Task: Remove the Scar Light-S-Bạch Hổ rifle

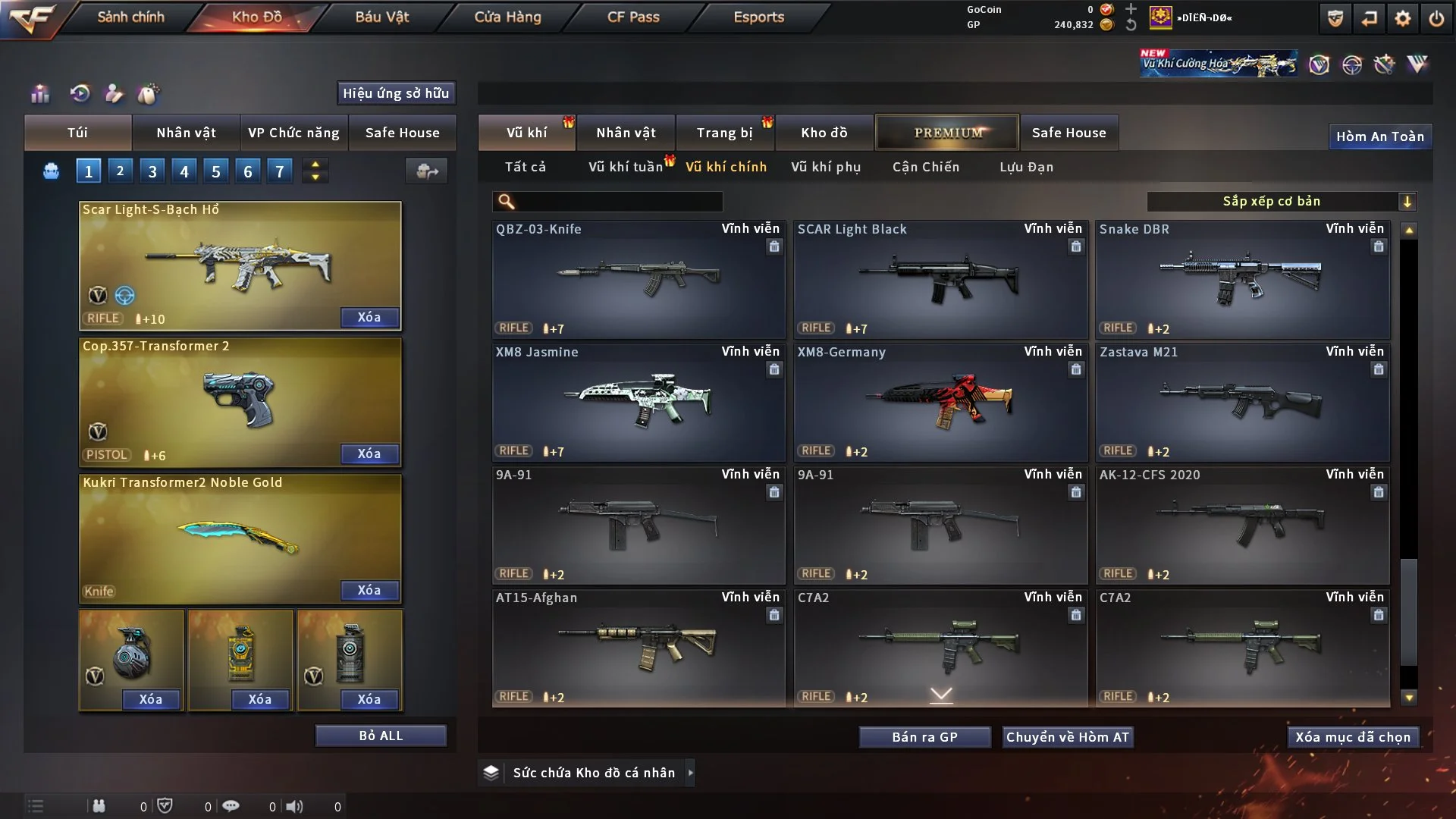Action: coord(369,317)
